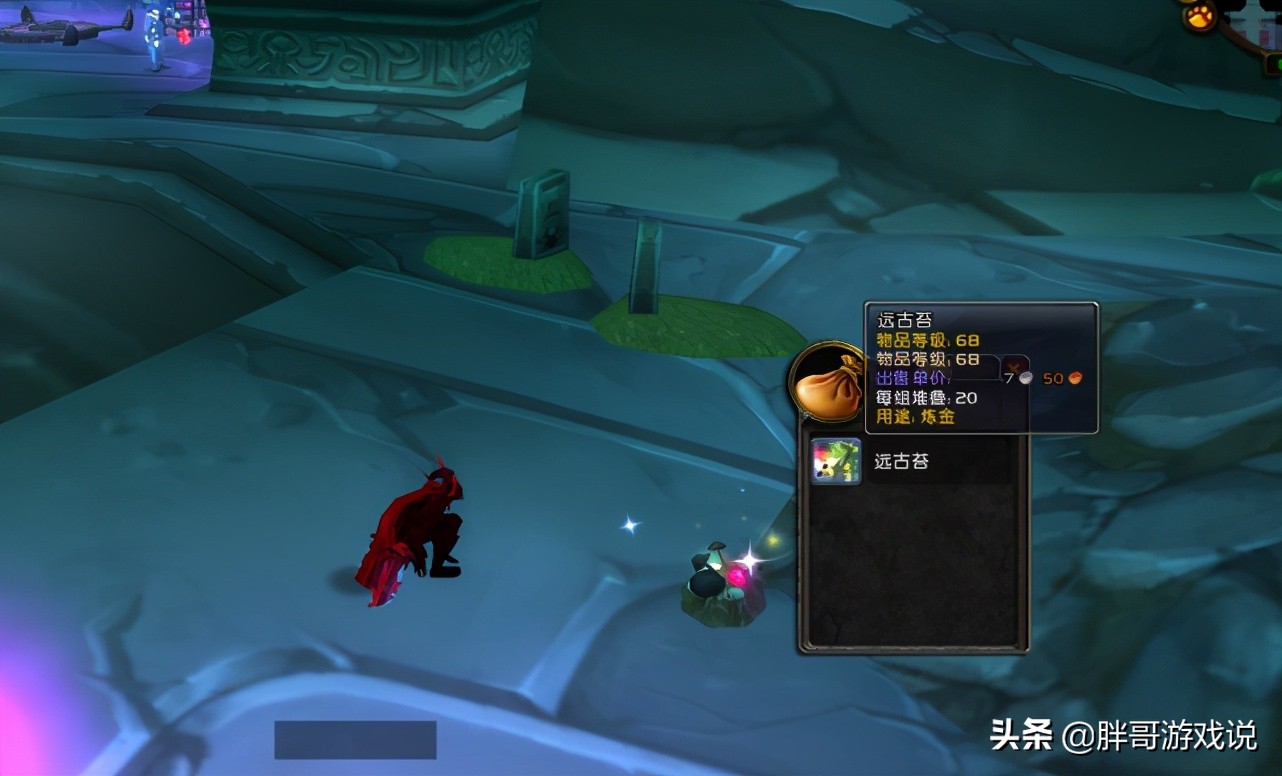Click the silver coin icon in the tooltip

(x=1027, y=378)
